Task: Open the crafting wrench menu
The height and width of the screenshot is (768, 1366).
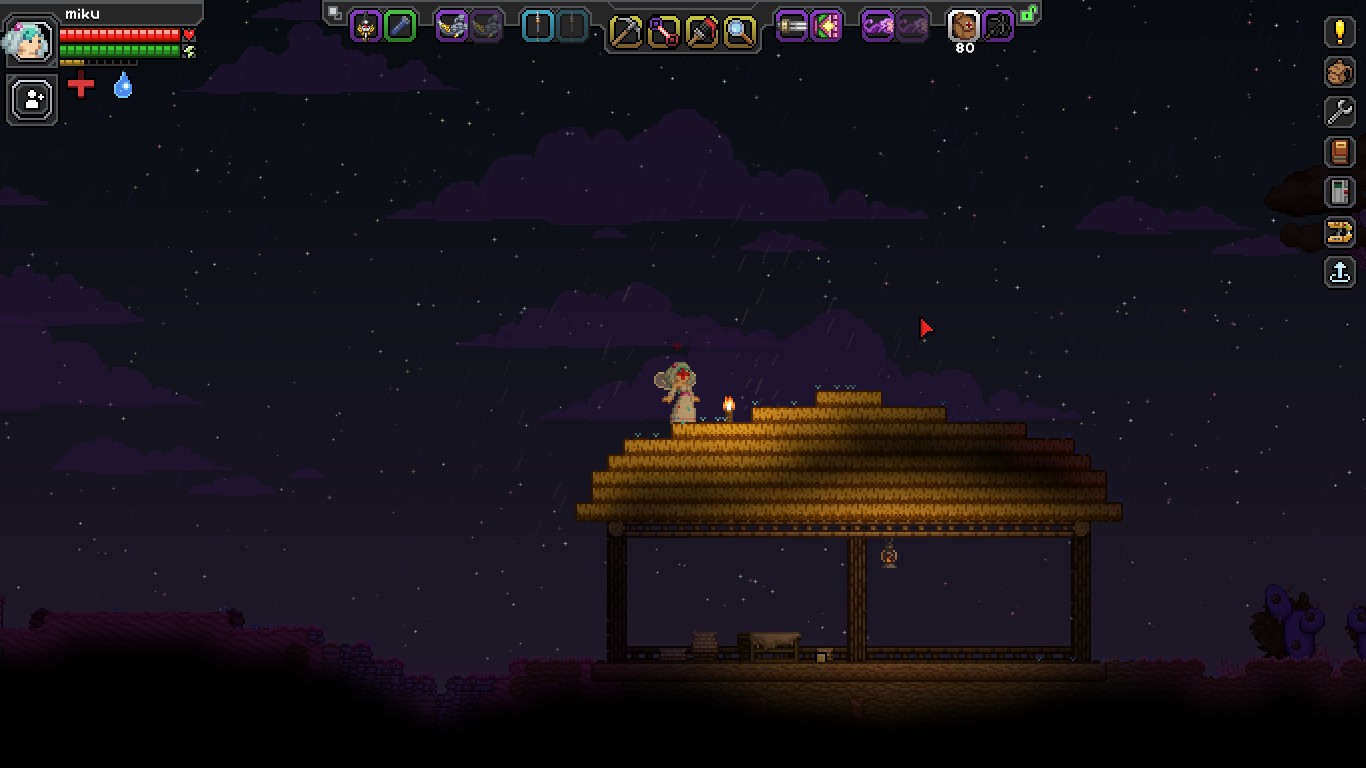Action: (1340, 111)
